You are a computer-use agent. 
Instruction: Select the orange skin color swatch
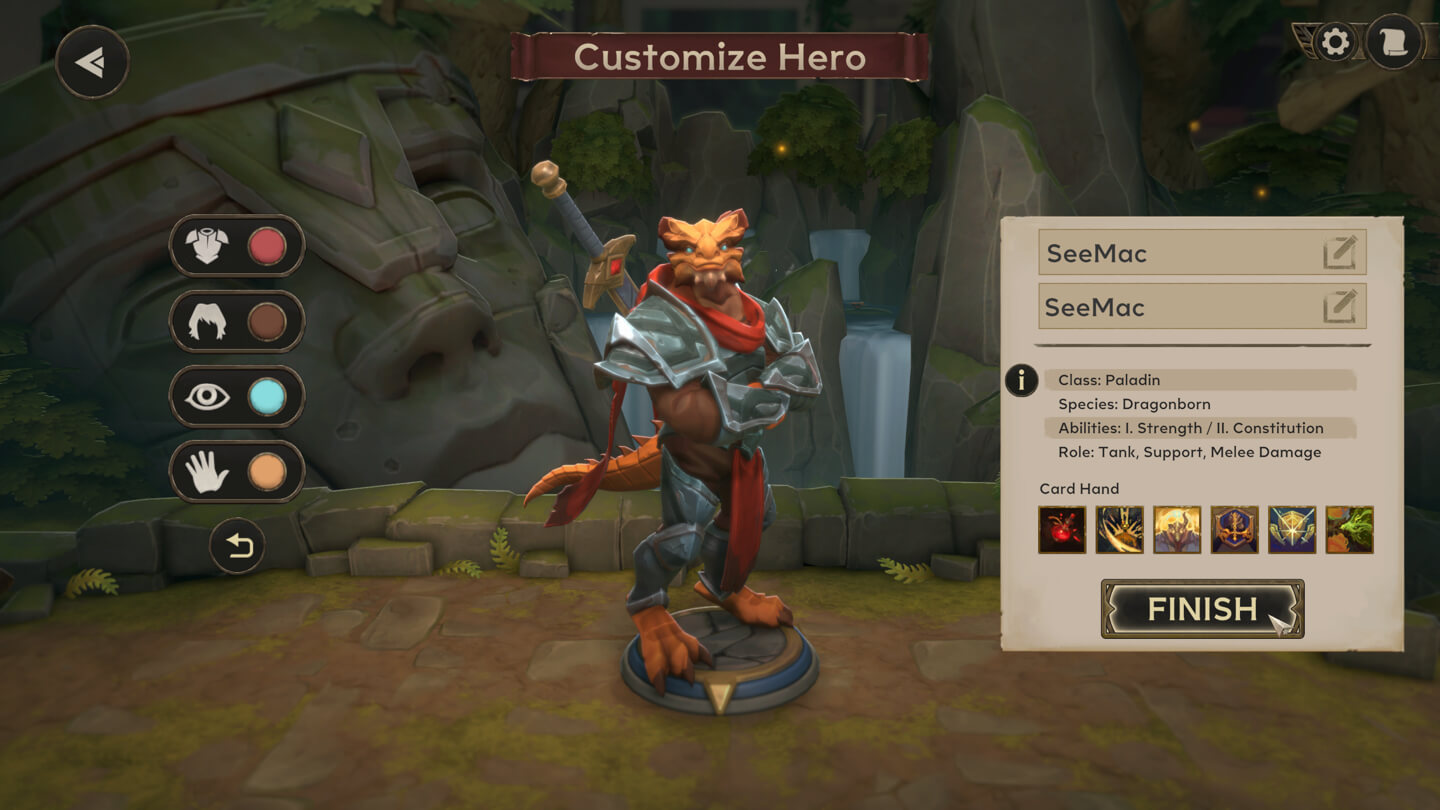[x=266, y=472]
